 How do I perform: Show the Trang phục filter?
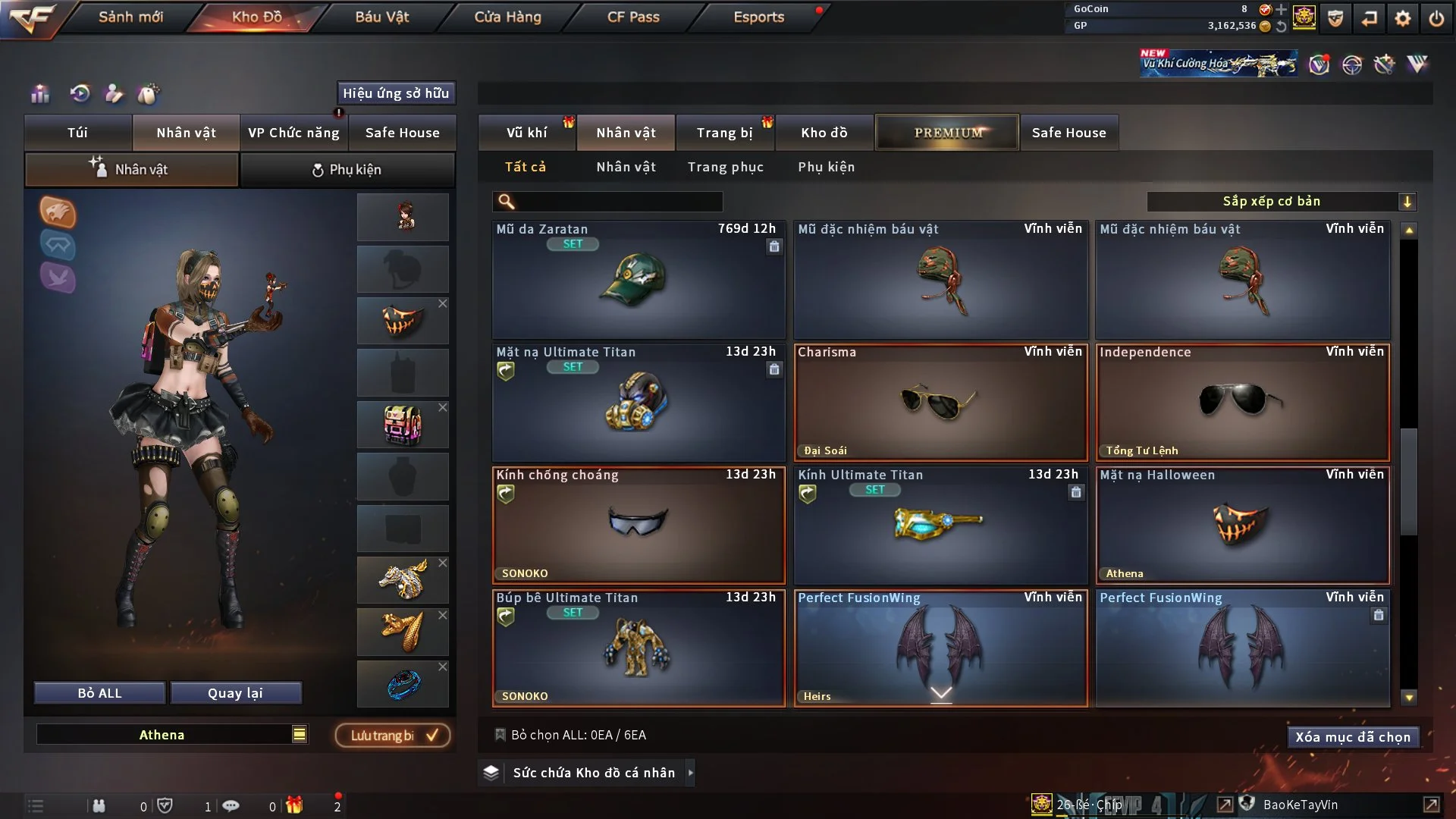[725, 167]
